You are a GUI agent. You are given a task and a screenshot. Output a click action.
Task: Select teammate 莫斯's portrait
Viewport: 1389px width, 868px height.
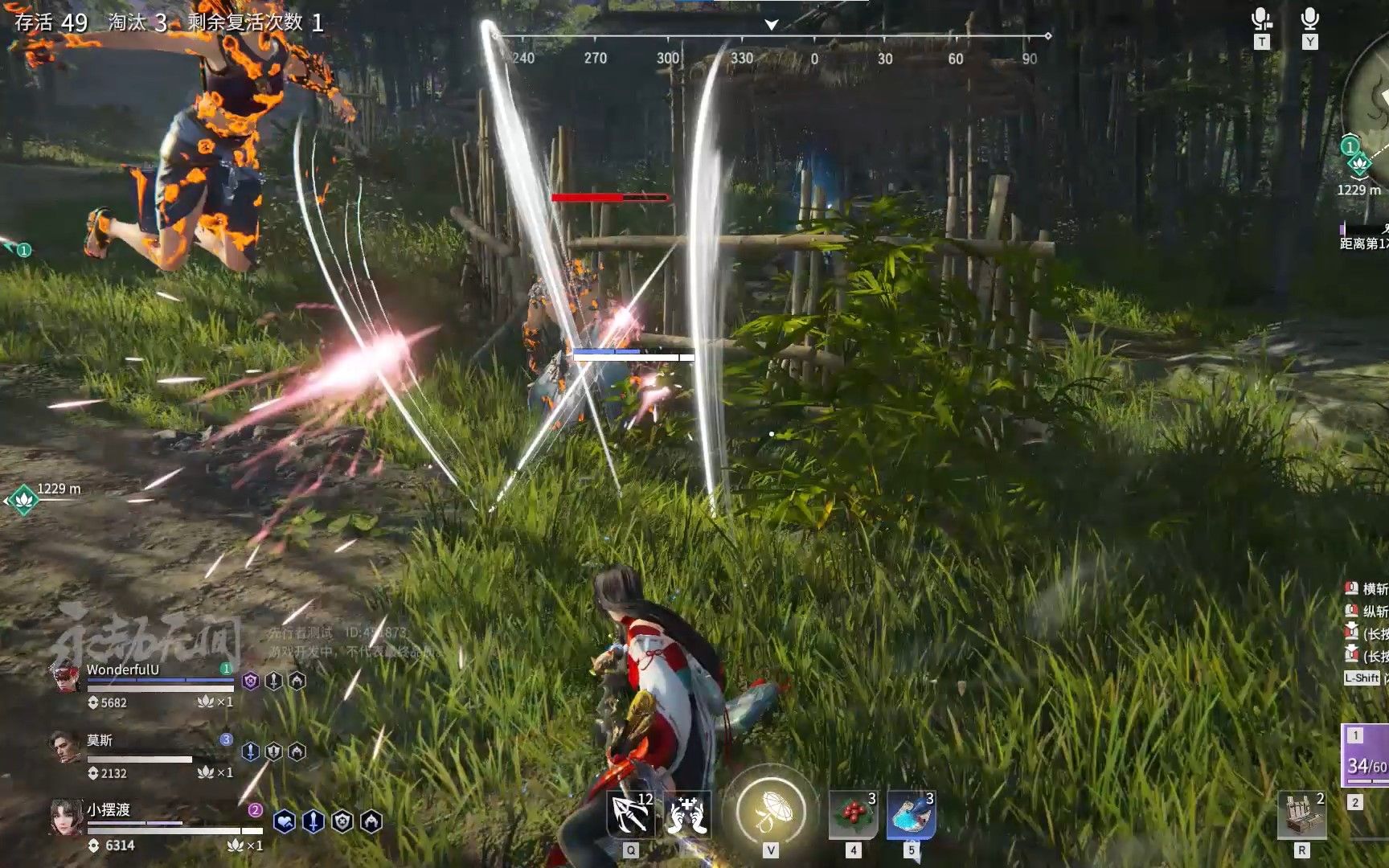[65, 747]
